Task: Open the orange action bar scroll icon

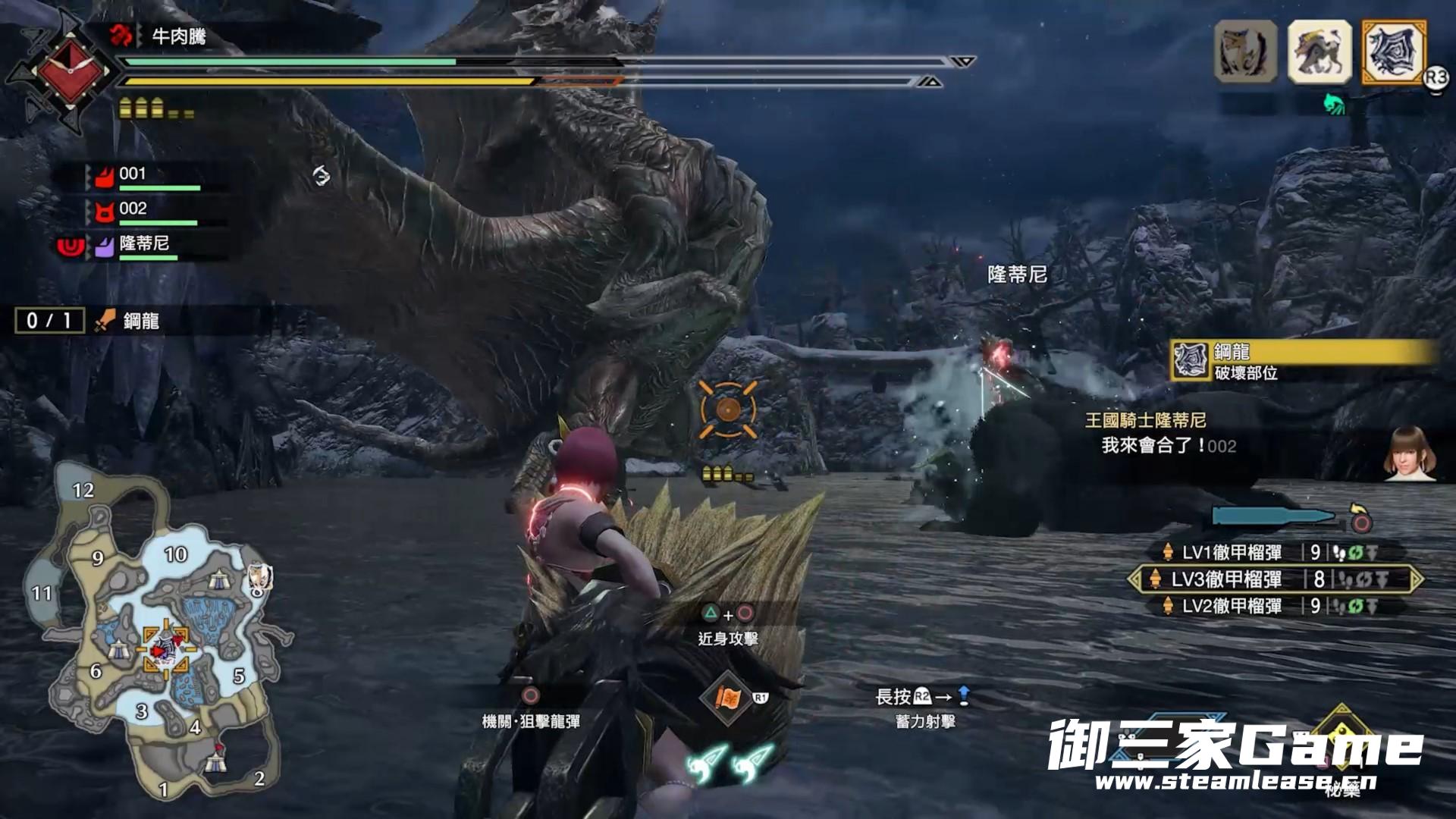Action: (x=728, y=698)
